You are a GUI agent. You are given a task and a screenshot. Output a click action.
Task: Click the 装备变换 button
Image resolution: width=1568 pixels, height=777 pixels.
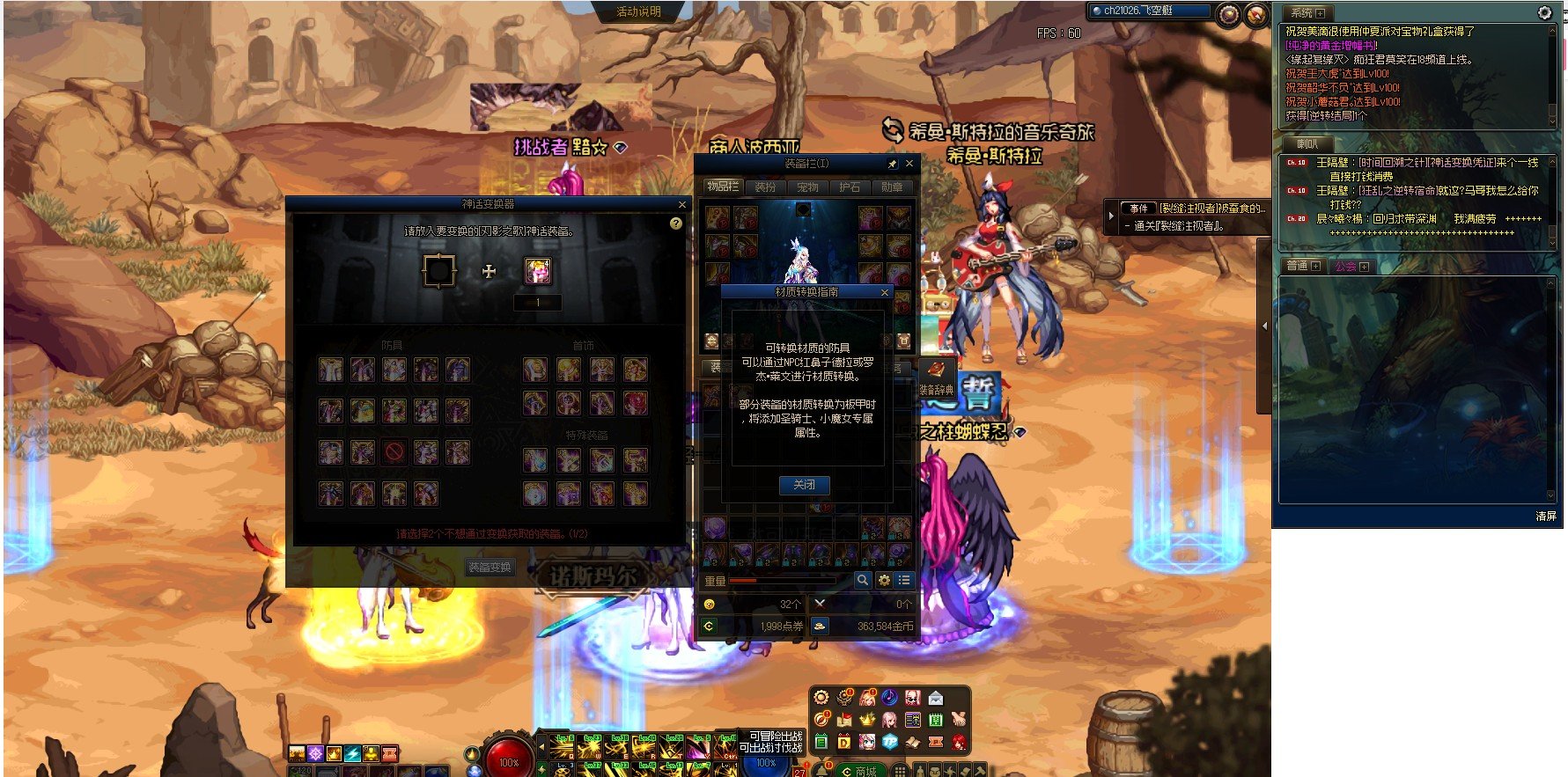click(x=490, y=568)
